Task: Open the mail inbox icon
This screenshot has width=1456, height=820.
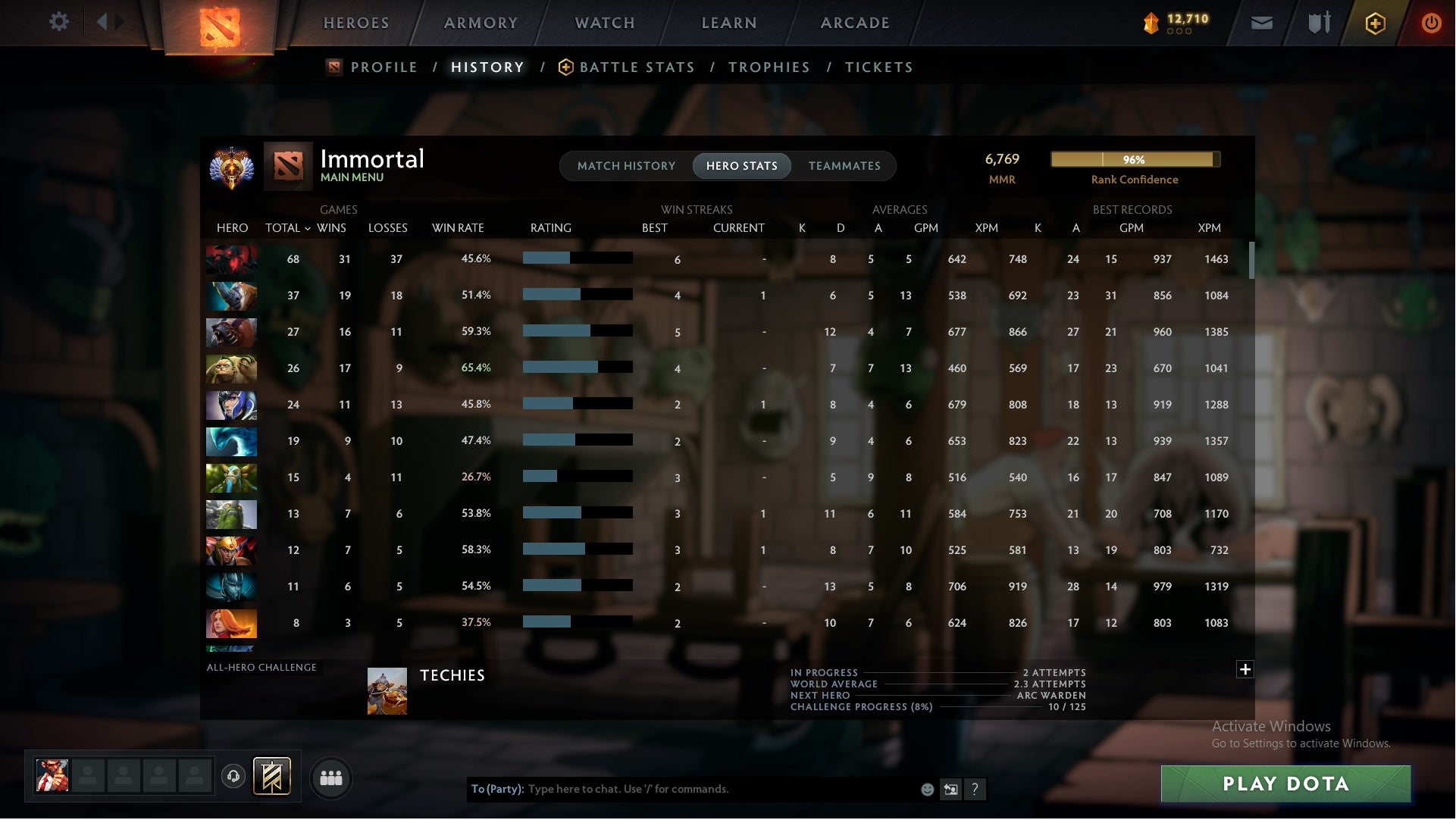Action: (1263, 23)
